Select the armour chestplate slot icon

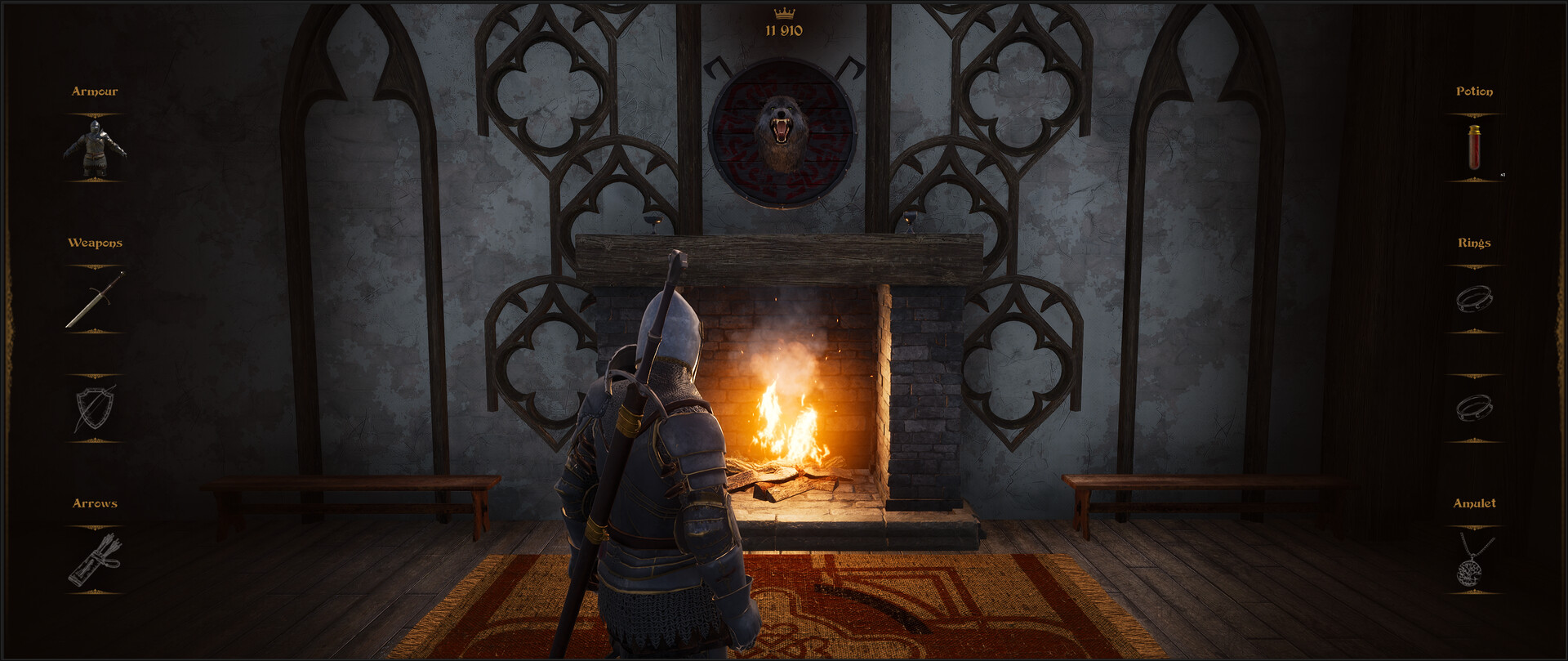click(96, 149)
